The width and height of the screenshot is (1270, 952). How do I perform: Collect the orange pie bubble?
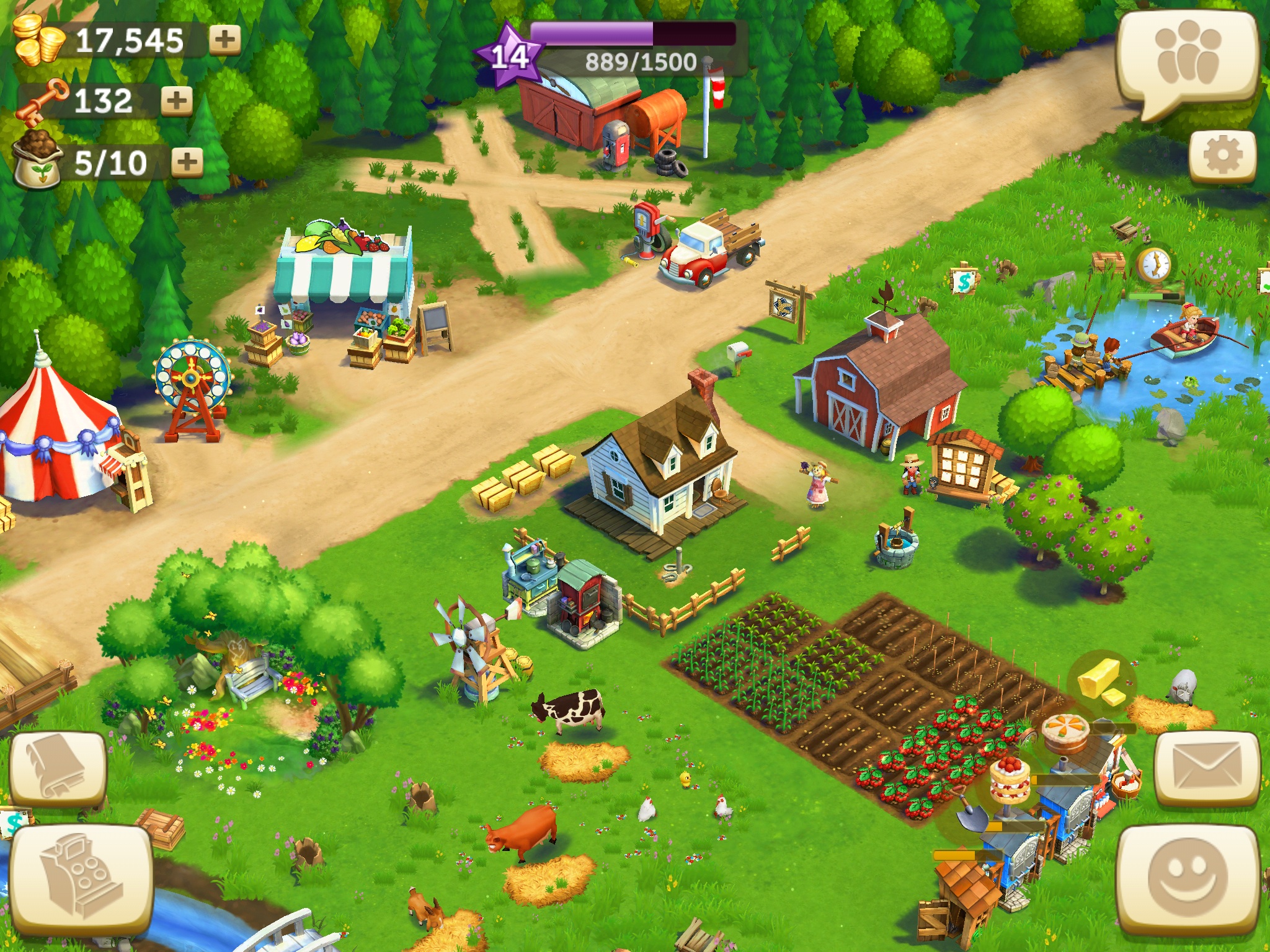tap(1065, 733)
